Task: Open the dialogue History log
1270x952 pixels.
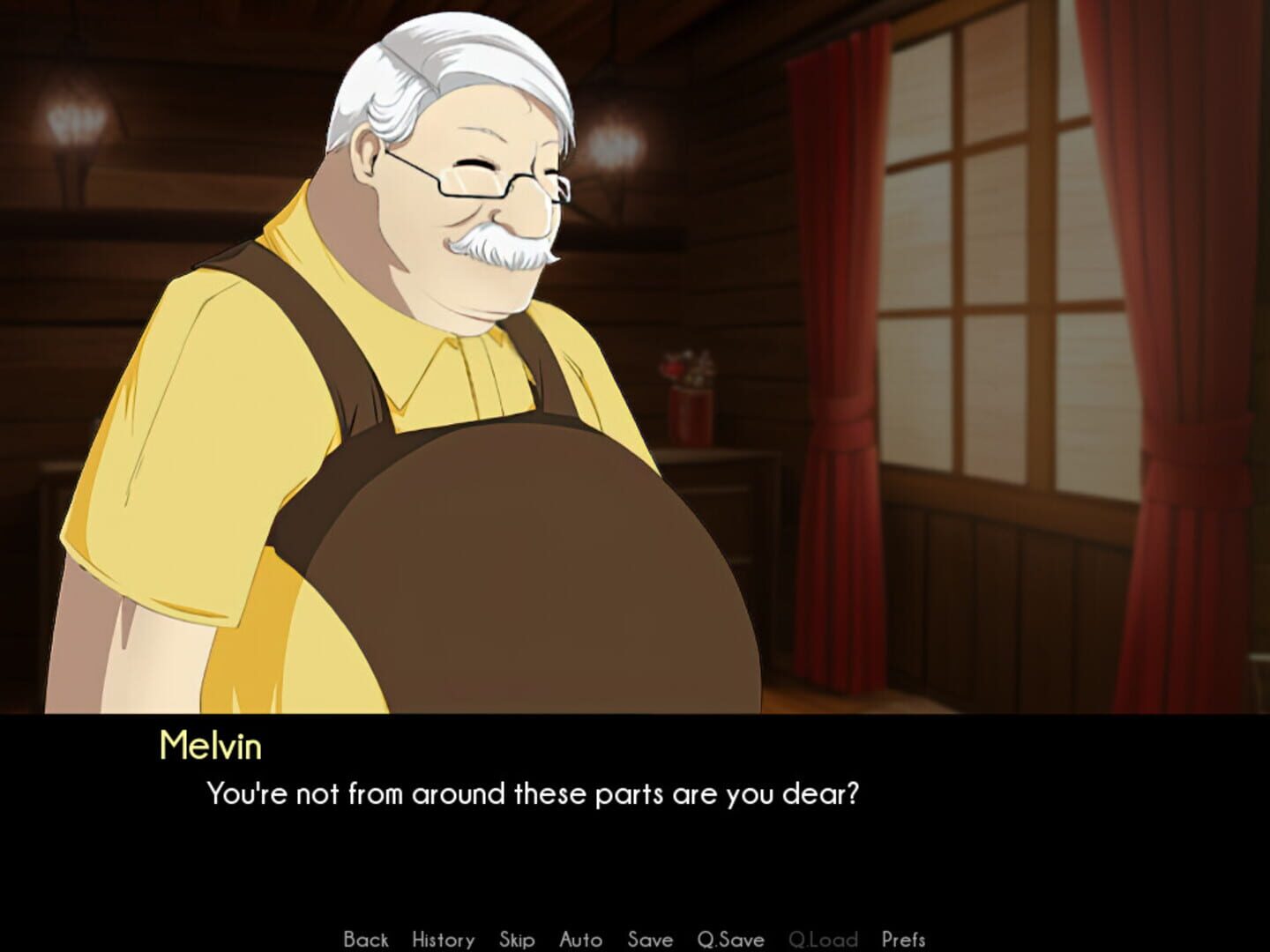Action: (443, 940)
